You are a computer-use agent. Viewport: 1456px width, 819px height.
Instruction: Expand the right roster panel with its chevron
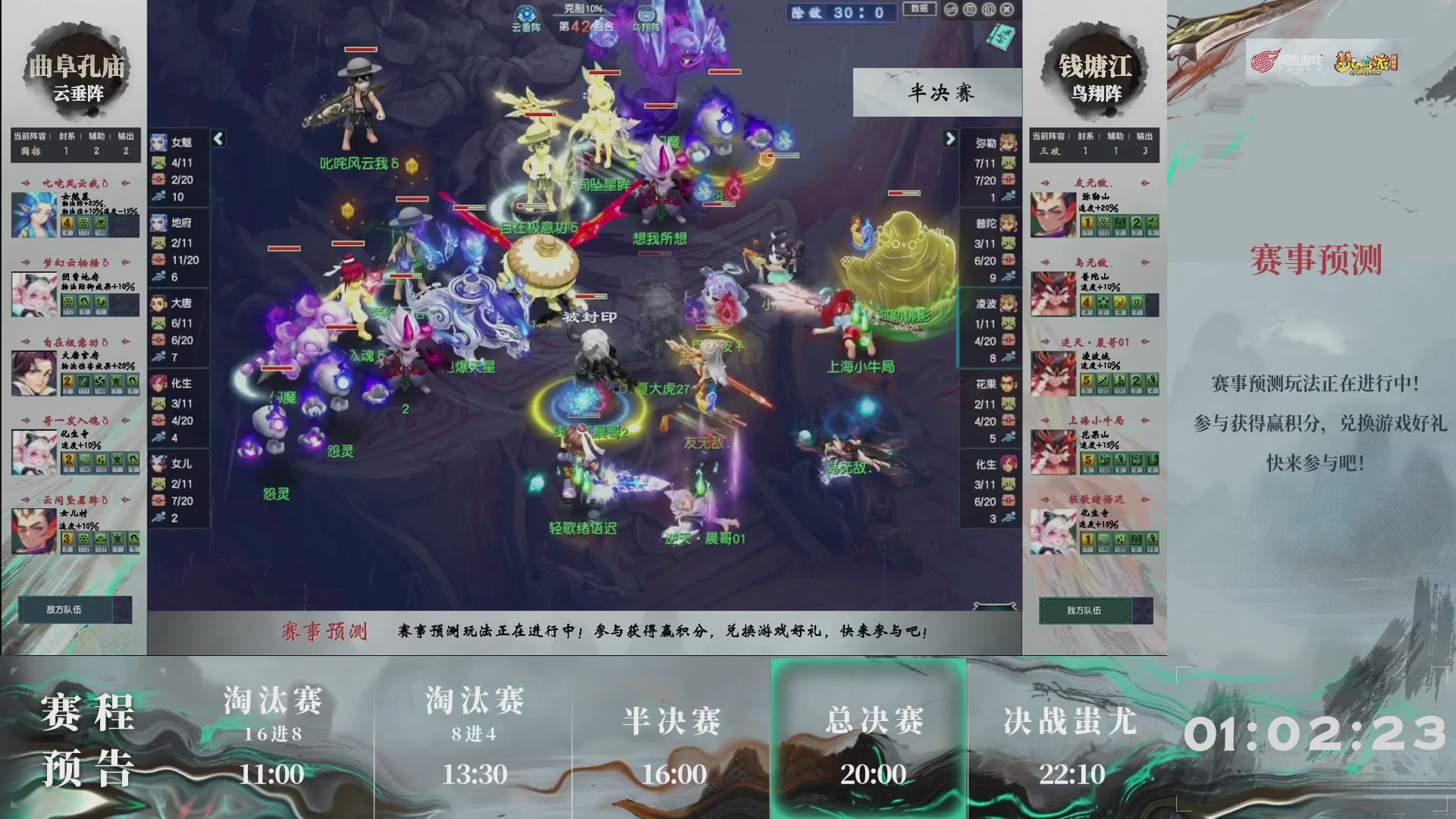tap(950, 139)
